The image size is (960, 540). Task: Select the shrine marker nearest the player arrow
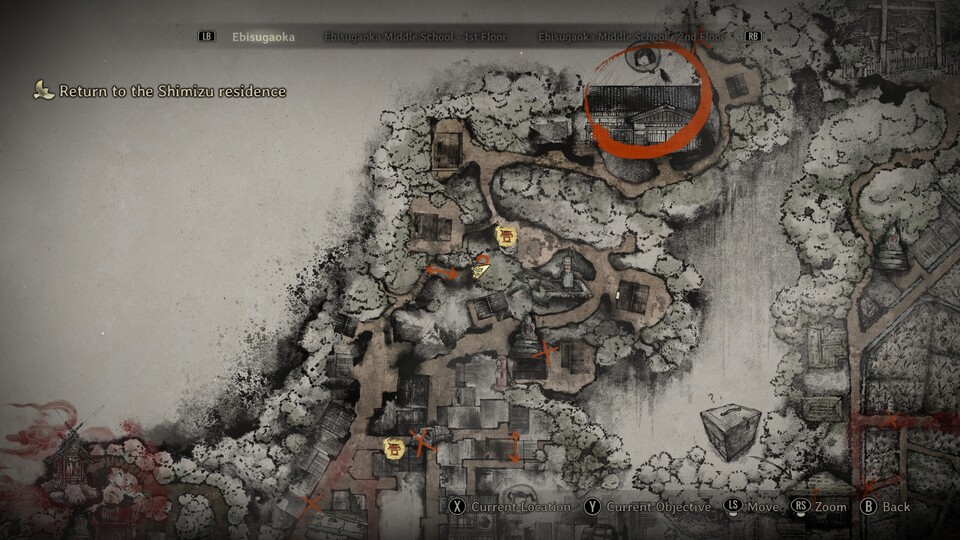(506, 236)
